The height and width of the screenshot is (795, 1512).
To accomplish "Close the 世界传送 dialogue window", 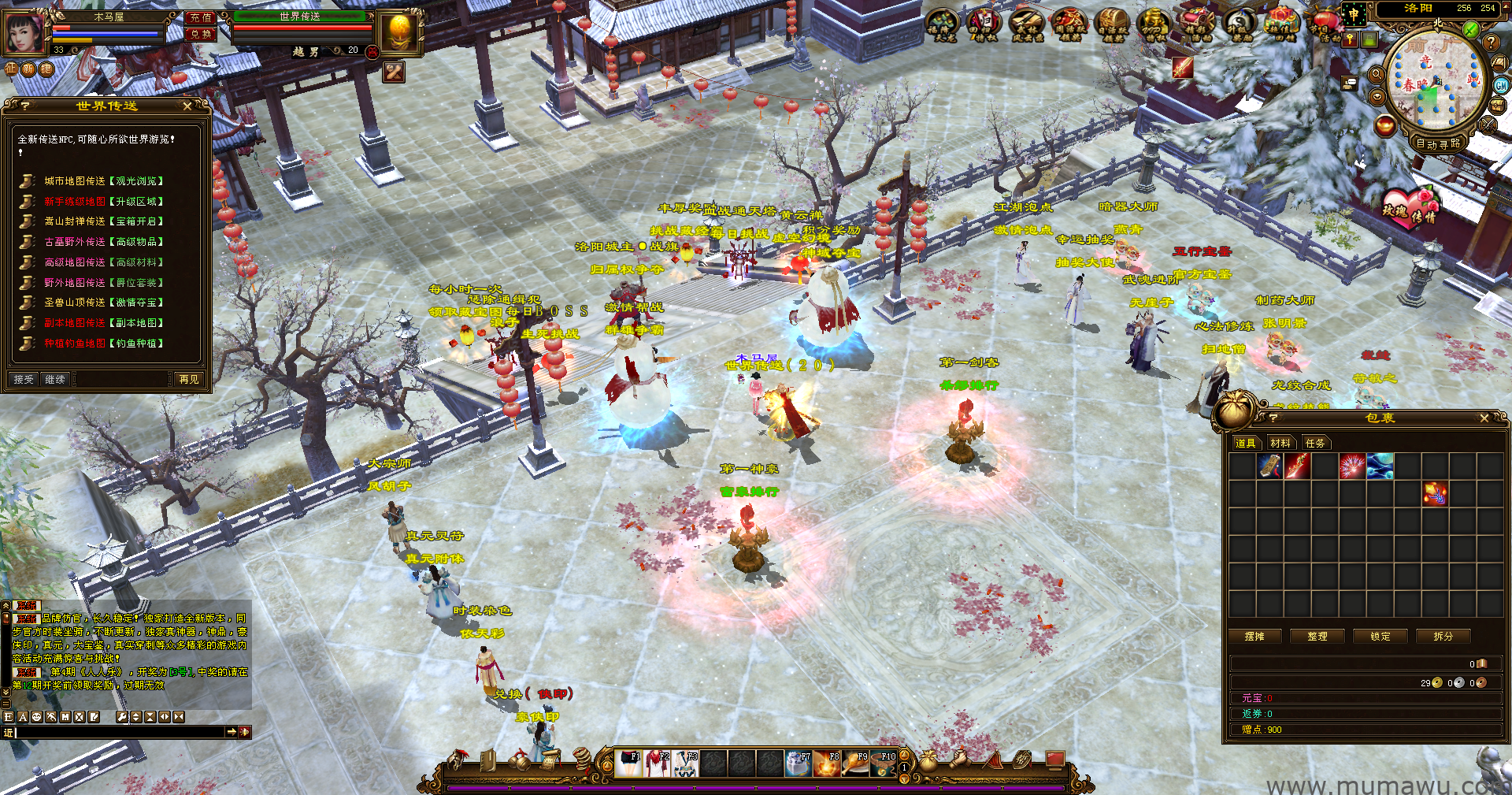I will tap(187, 106).
